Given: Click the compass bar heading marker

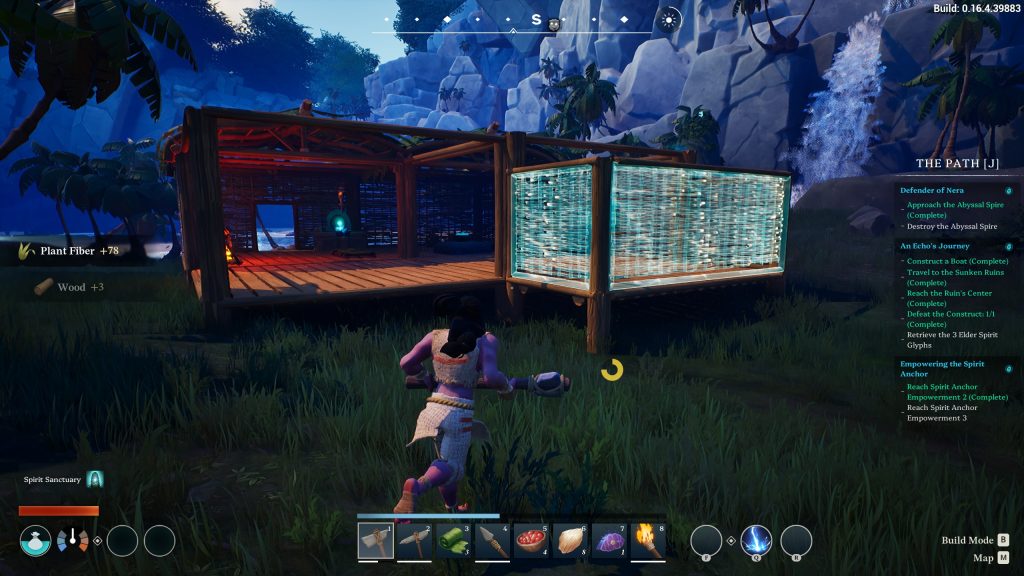Looking at the screenshot, I should [536, 20].
